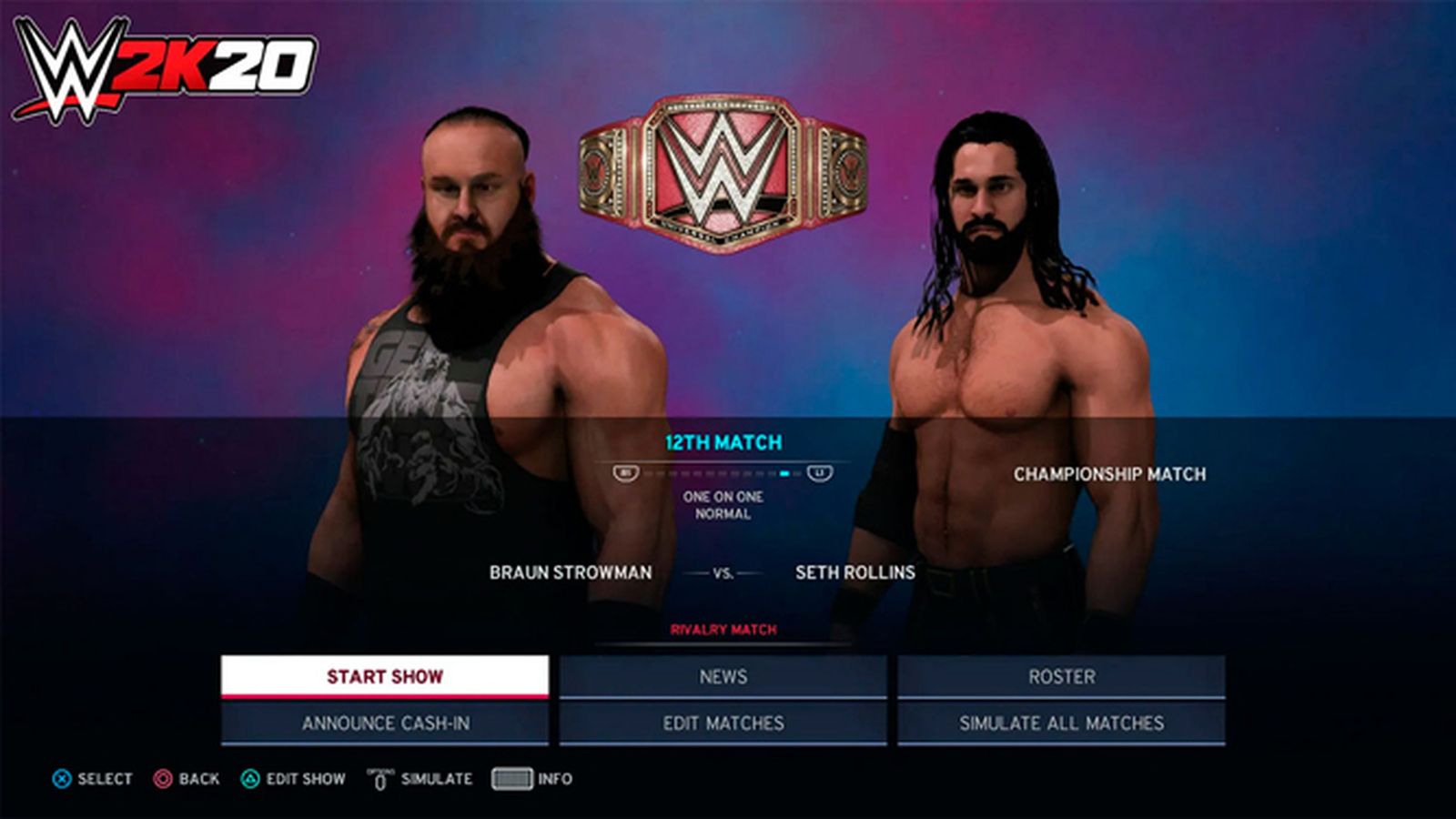Open the News menu entry

[x=723, y=676]
